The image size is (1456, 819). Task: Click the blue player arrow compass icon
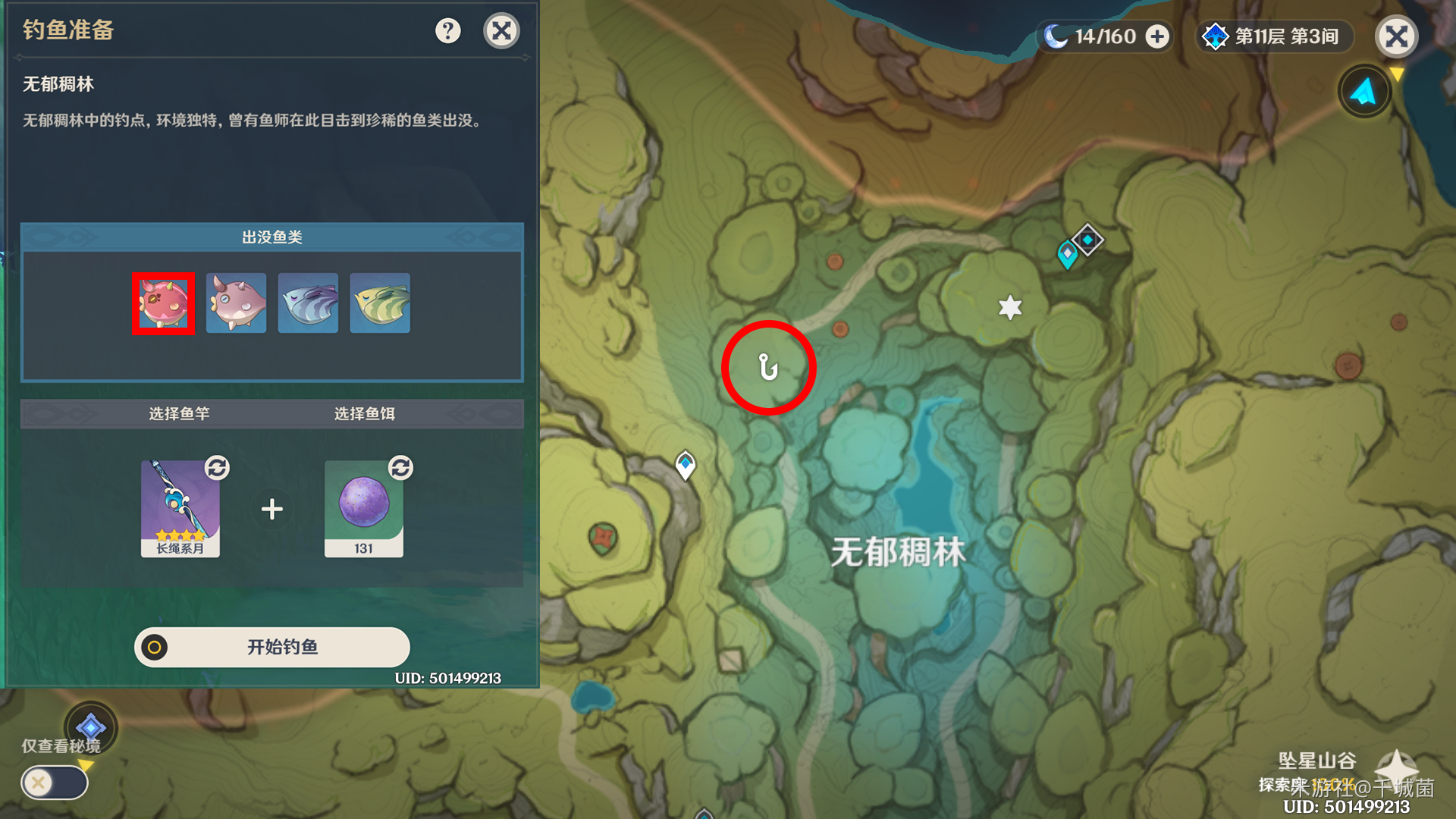tap(1364, 92)
